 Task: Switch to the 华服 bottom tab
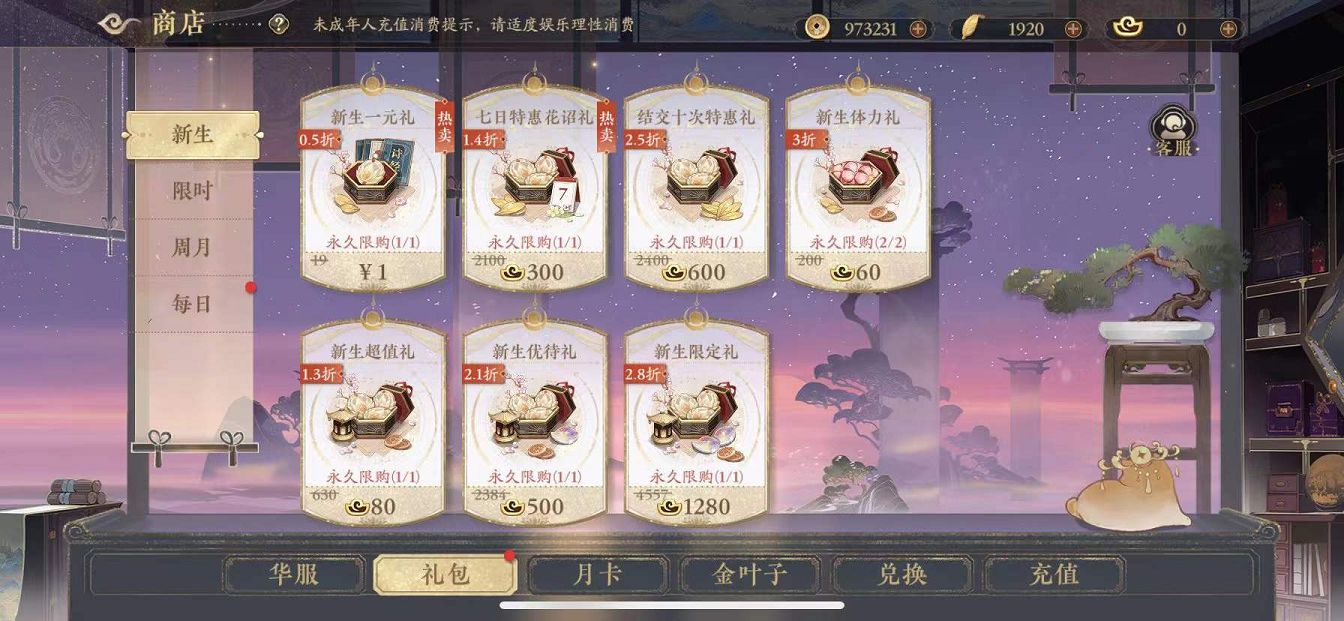click(x=293, y=575)
